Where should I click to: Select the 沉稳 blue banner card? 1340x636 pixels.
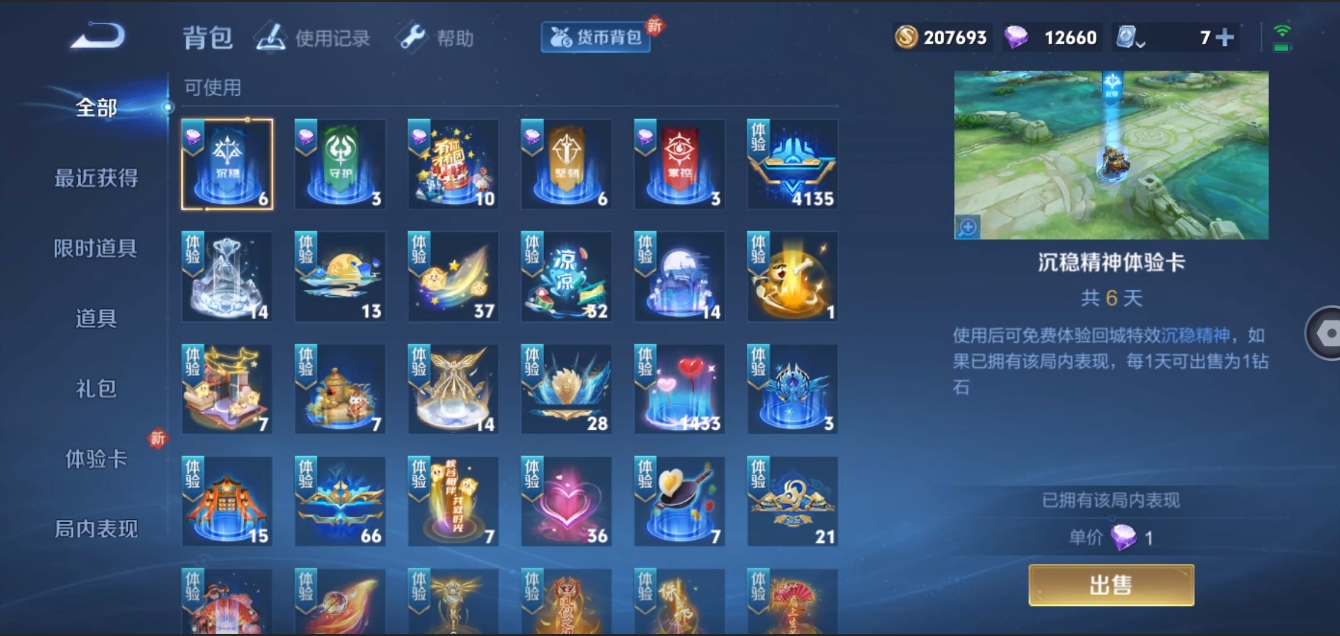[227, 165]
